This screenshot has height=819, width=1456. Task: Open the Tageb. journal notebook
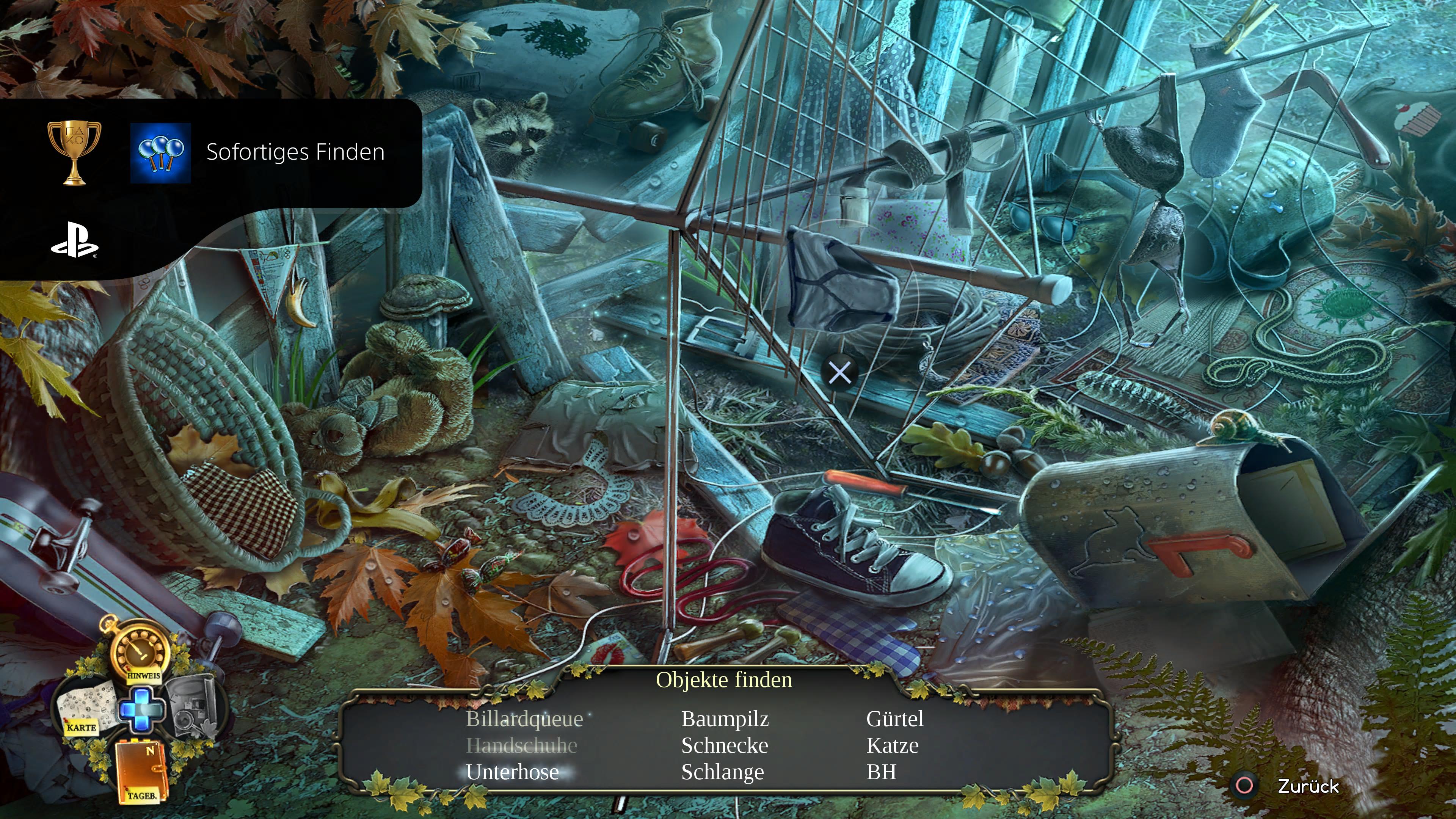point(141,771)
